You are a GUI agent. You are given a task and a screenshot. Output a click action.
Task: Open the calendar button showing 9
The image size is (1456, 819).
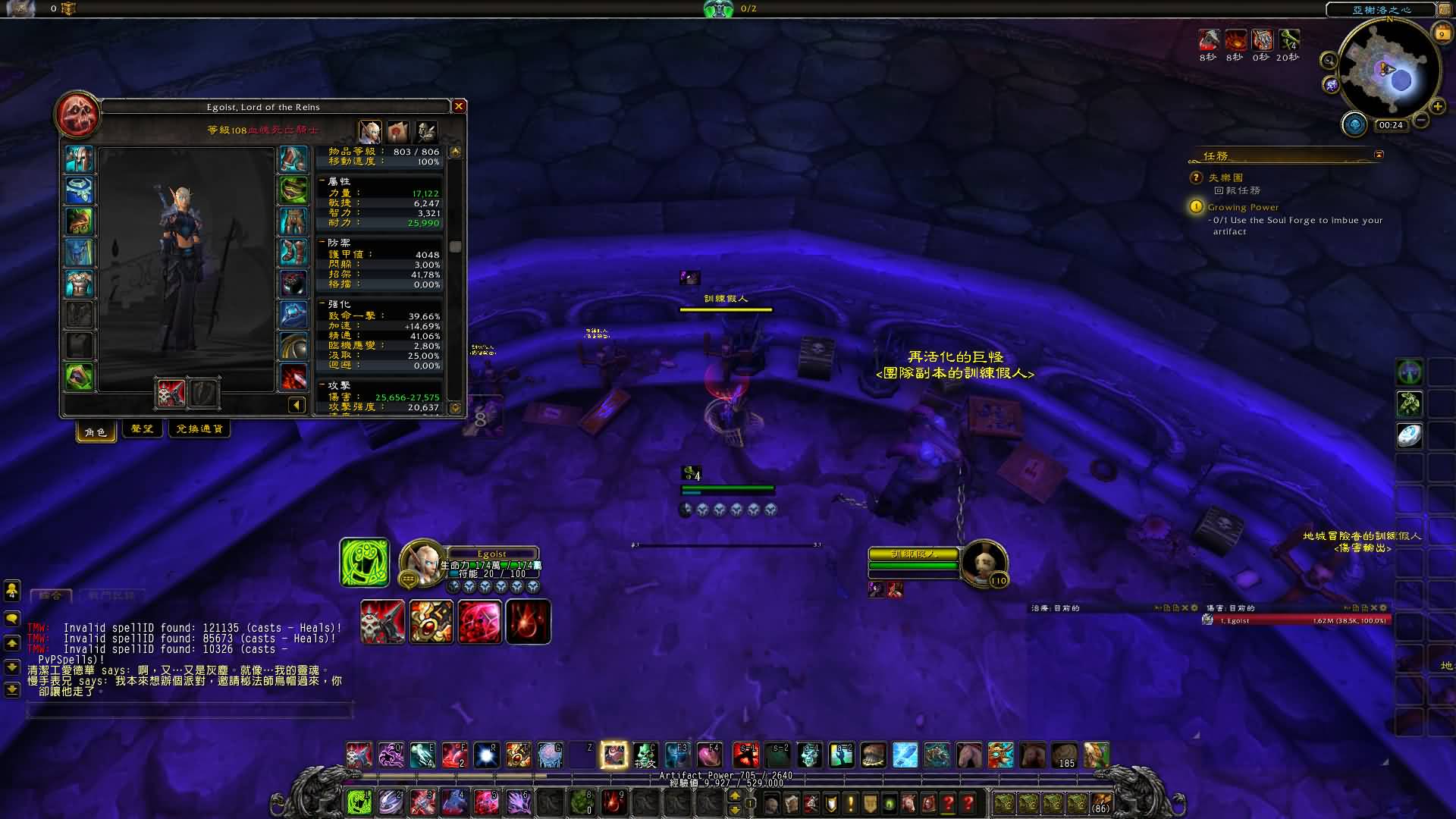point(1442,33)
